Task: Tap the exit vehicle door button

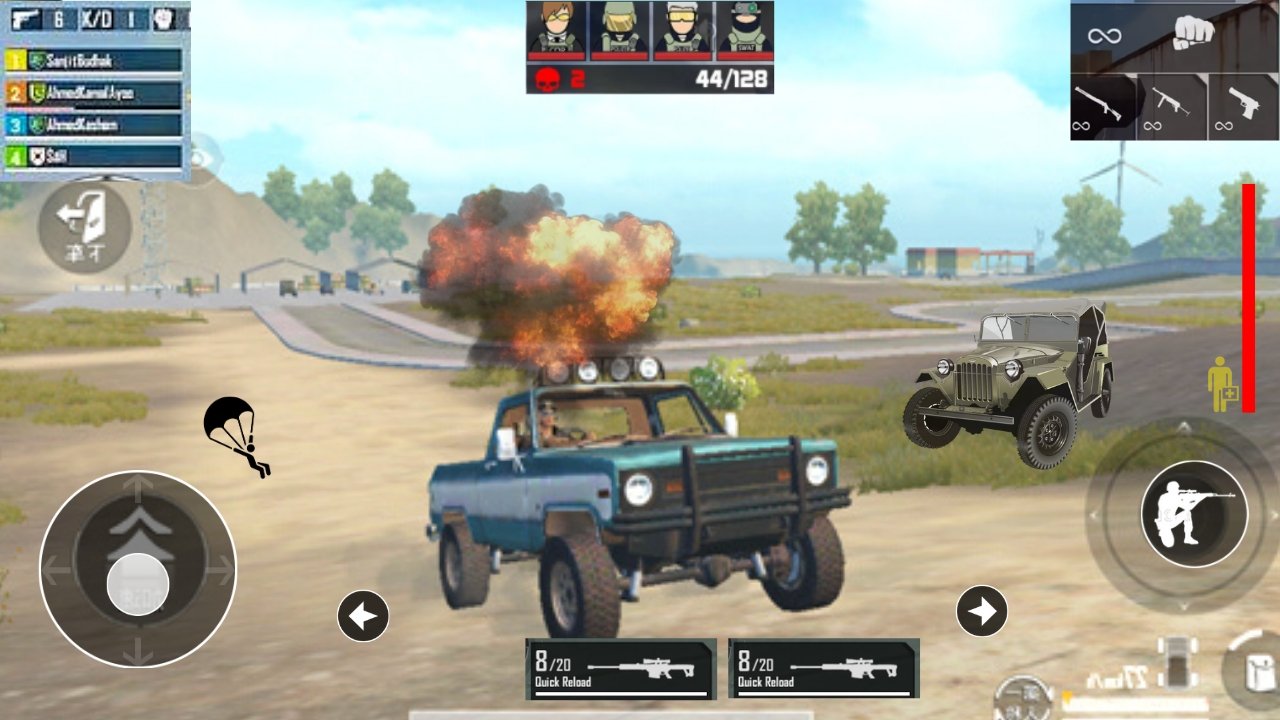Action: 84,227
